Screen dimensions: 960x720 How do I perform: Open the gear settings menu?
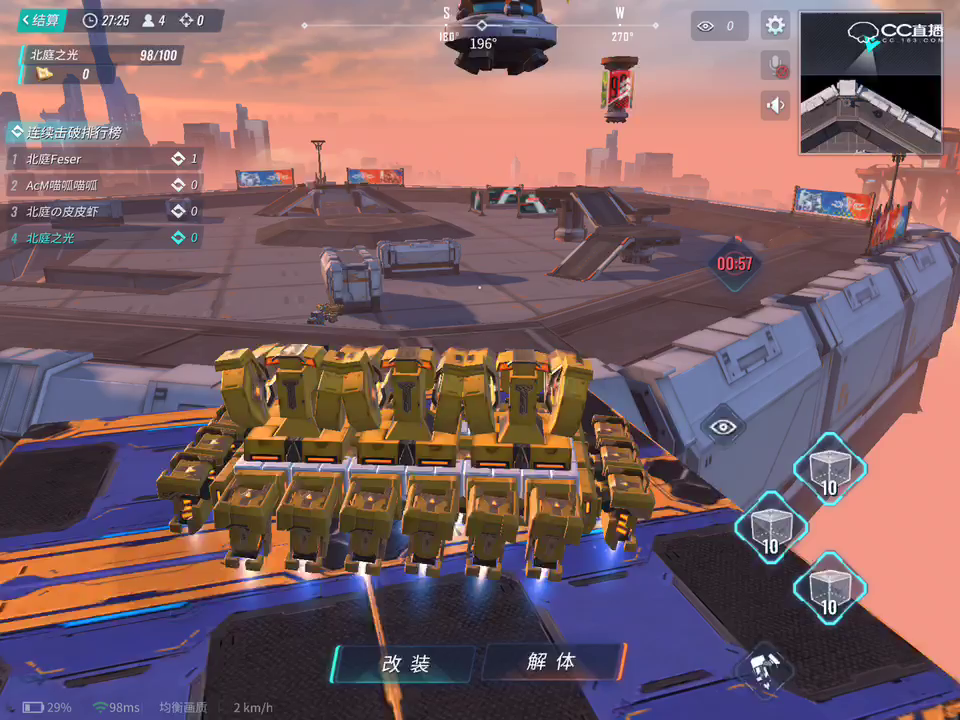(775, 26)
